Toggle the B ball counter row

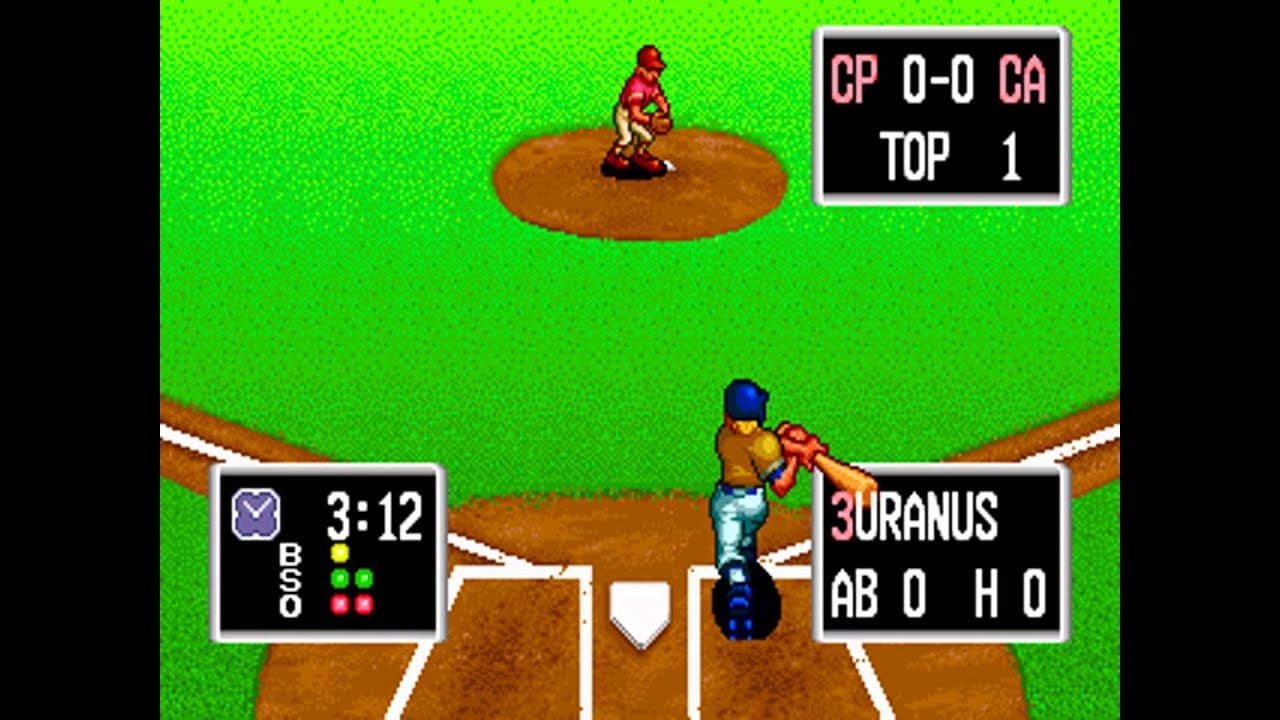point(289,552)
